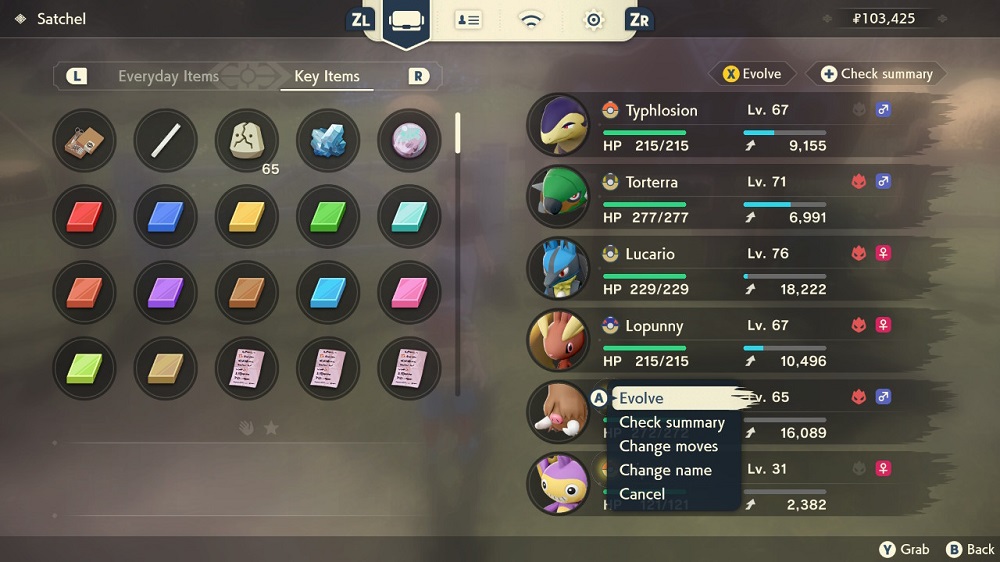1000x562 pixels.
Task: Switch to the Everyday Items tab
Action: (168, 76)
